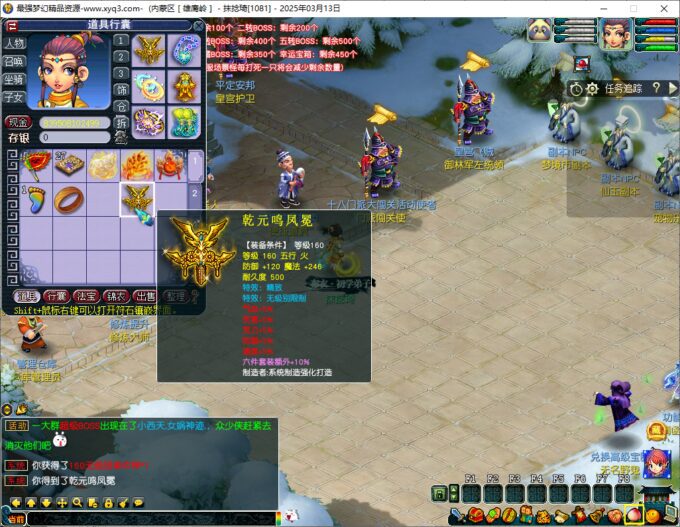Open the 法宝 treasure tab
The image size is (680, 527).
tap(86, 296)
